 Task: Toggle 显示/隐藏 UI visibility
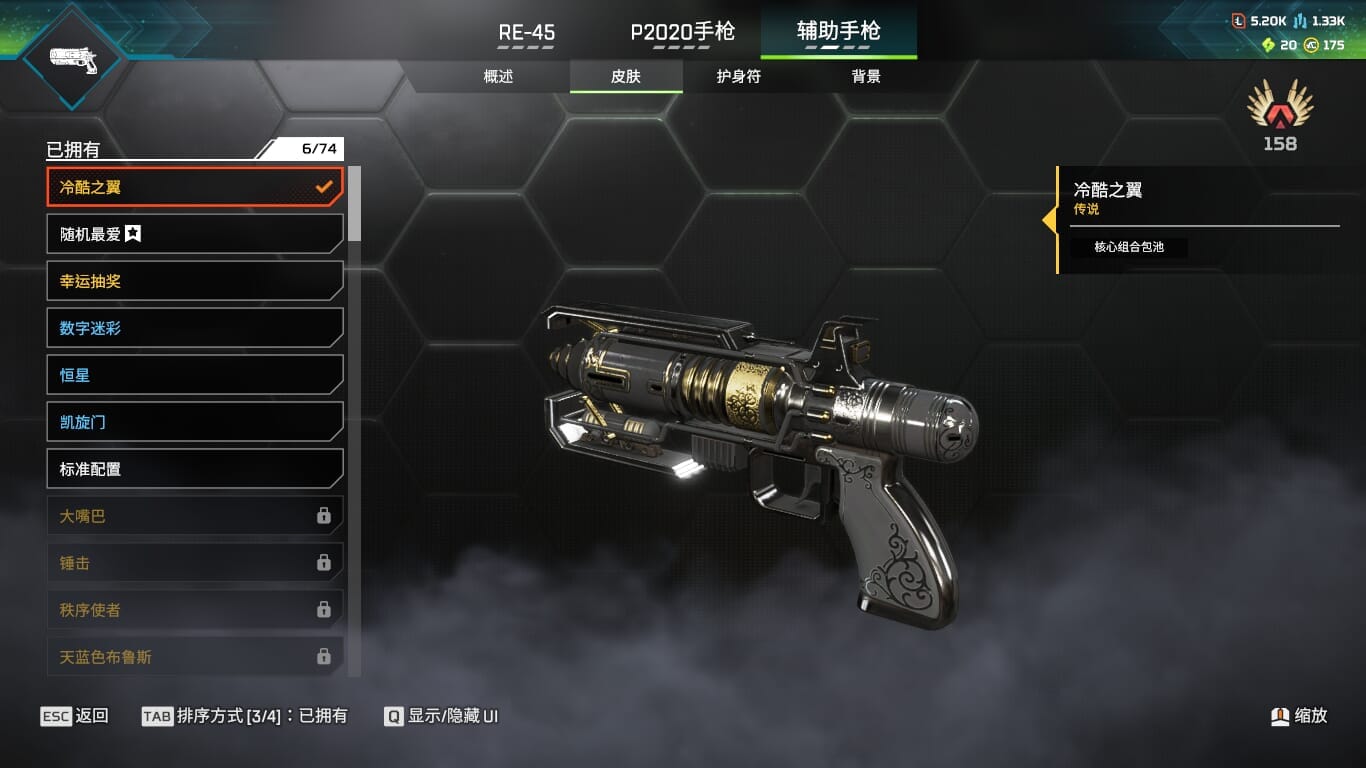tap(441, 716)
